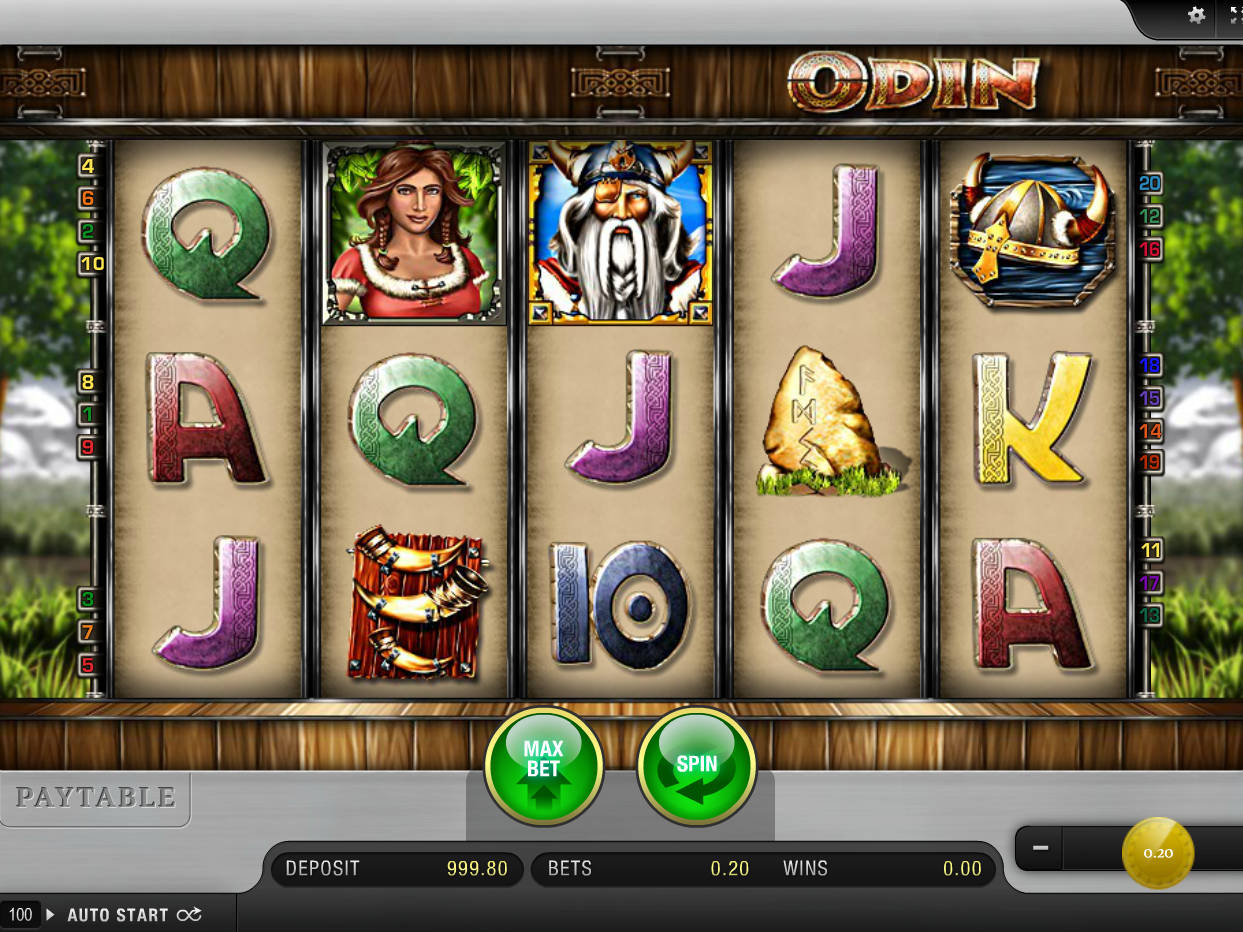Select the payline 1 marker

tap(88, 413)
